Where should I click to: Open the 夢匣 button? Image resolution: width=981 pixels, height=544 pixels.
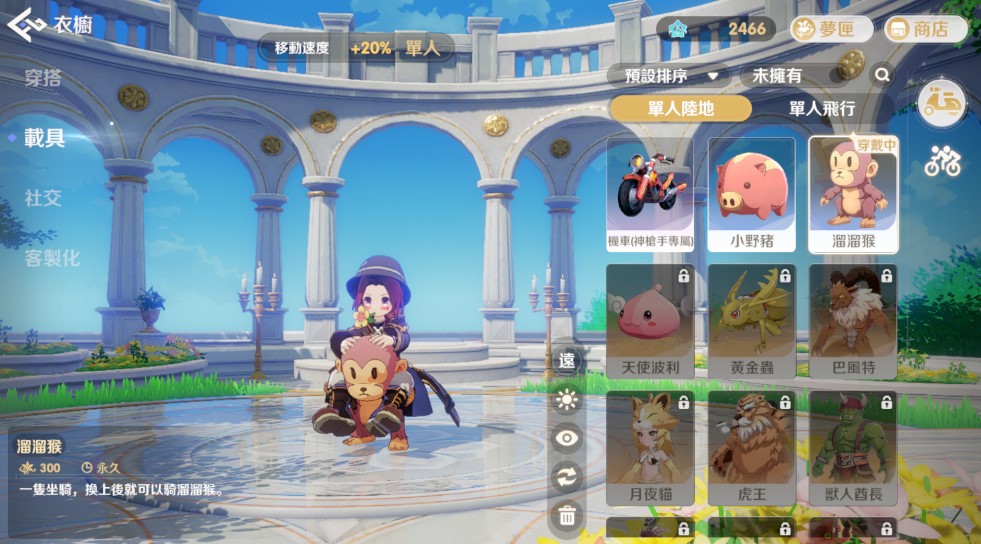coord(830,29)
